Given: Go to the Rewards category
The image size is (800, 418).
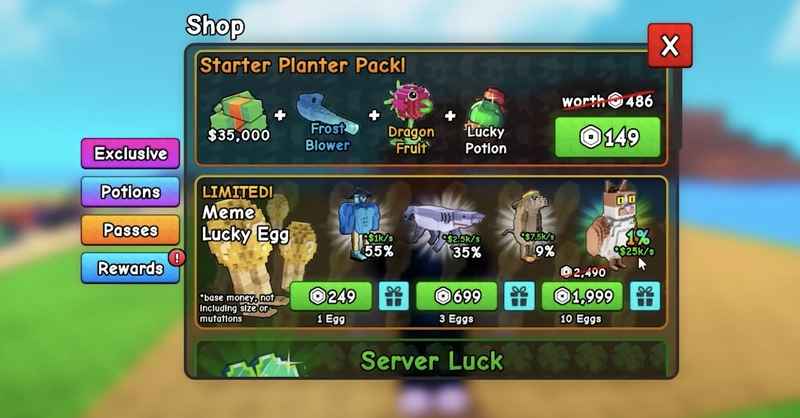Looking at the screenshot, I should [x=130, y=268].
